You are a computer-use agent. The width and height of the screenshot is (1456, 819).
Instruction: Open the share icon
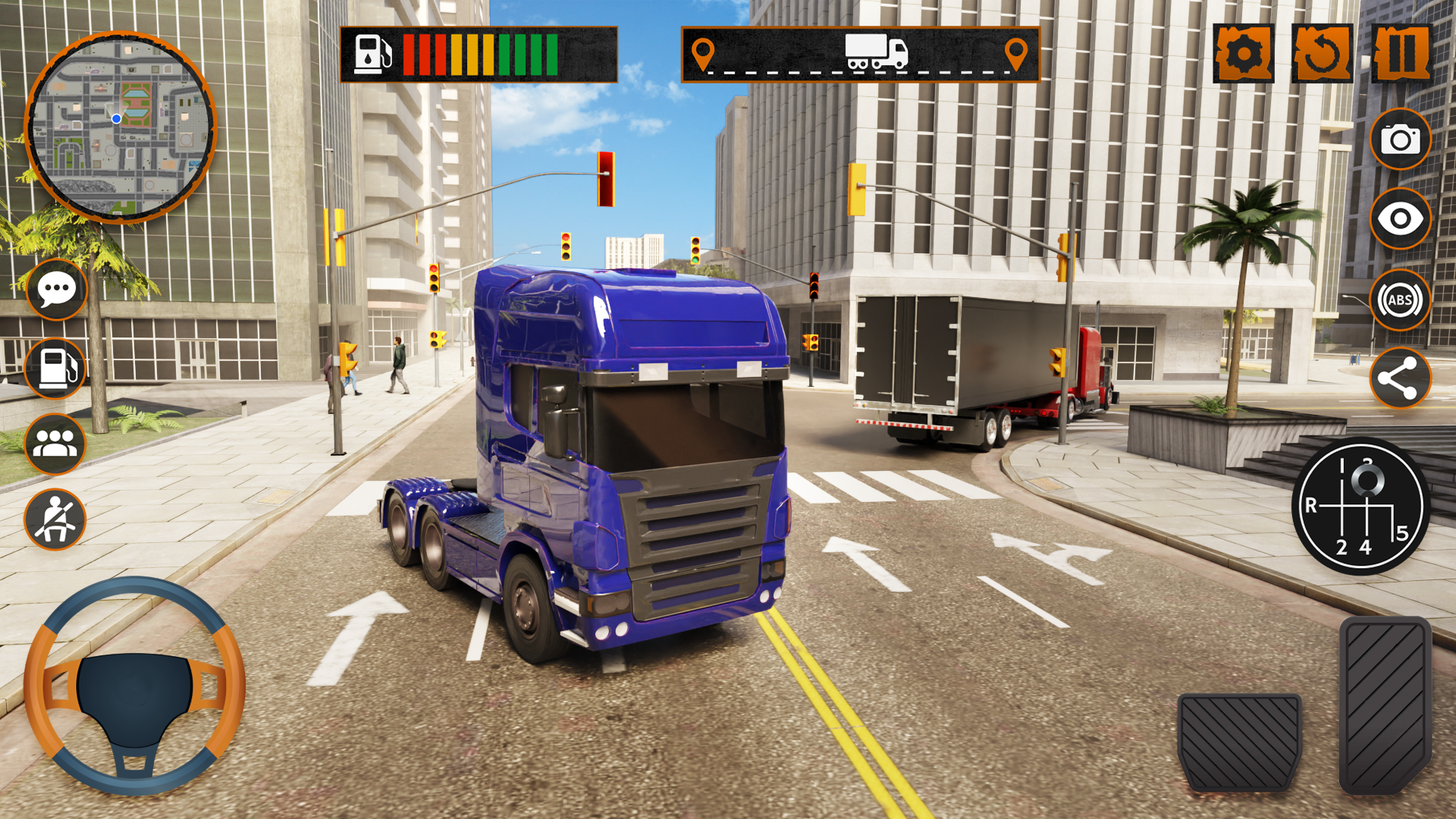(1400, 378)
